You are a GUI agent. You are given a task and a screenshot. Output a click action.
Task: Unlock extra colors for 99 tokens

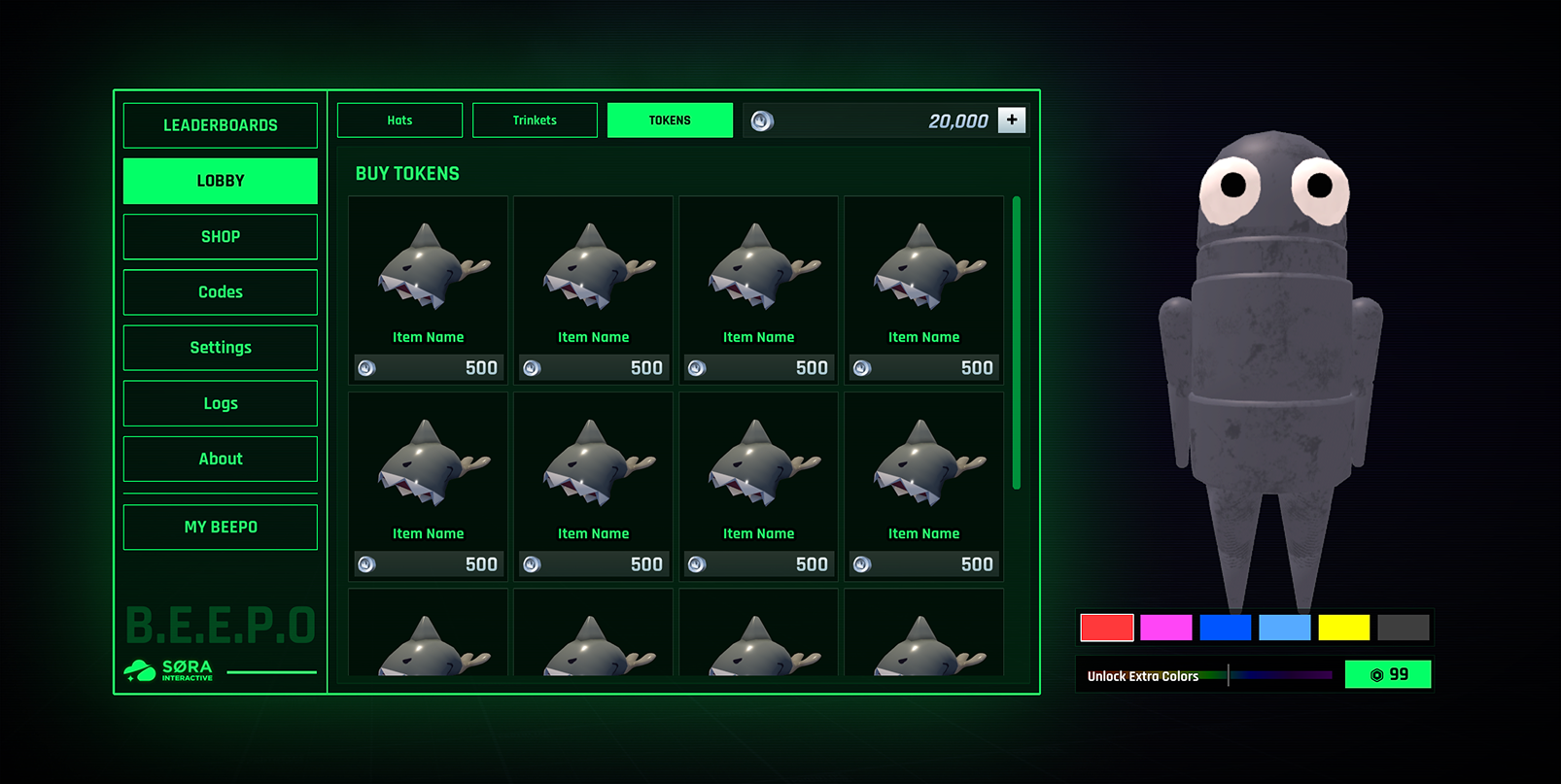click(x=1388, y=674)
